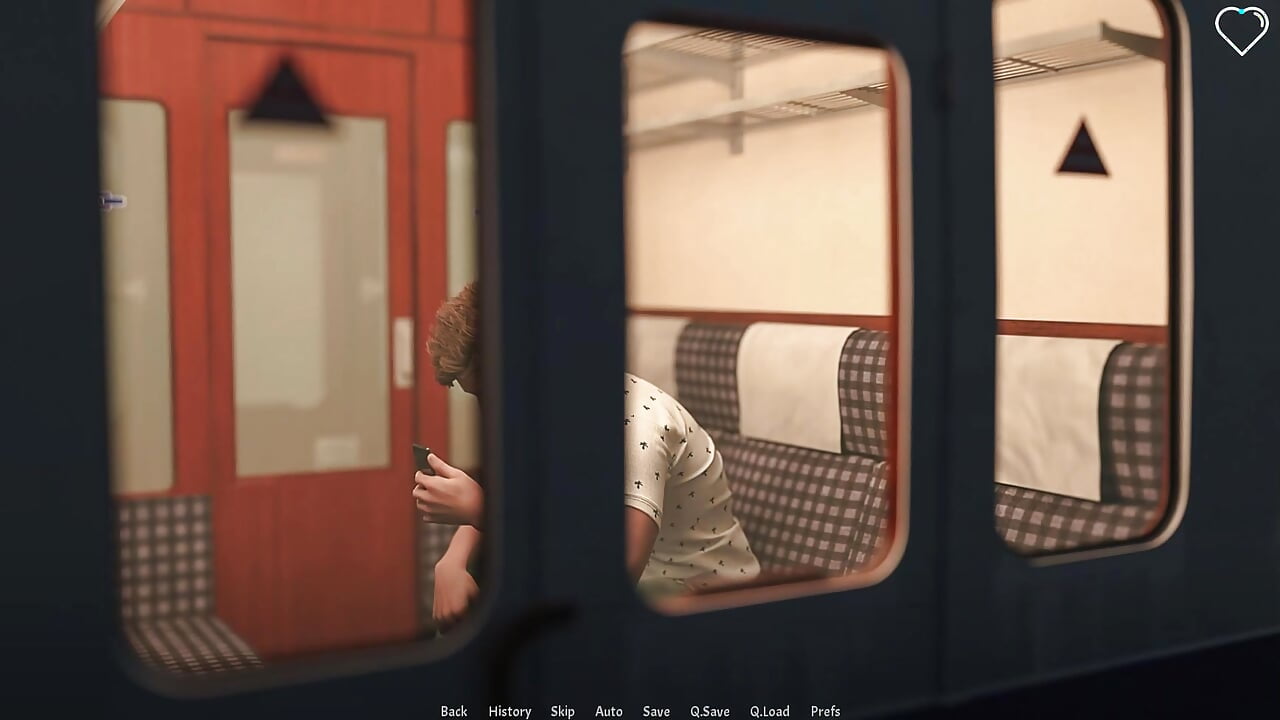This screenshot has height=720, width=1280.
Task: Click the heart points icon
Action: pos(1242,31)
